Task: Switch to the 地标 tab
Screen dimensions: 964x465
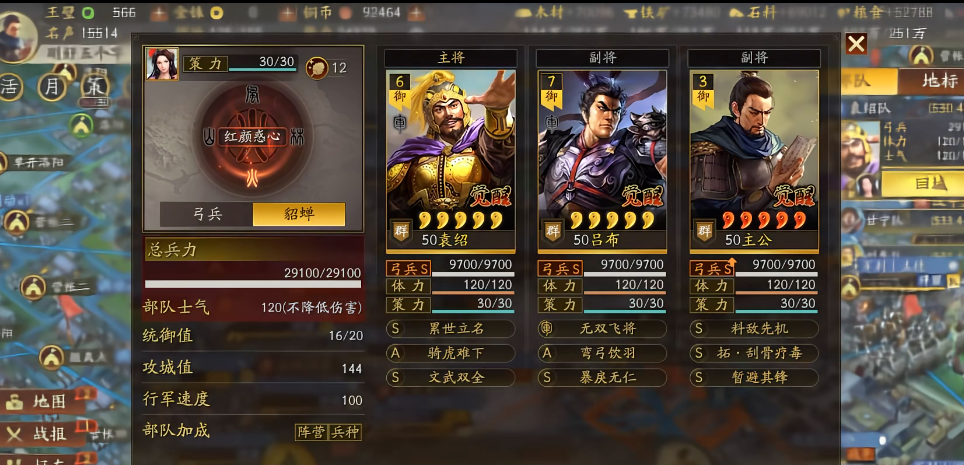Action: click(930, 80)
